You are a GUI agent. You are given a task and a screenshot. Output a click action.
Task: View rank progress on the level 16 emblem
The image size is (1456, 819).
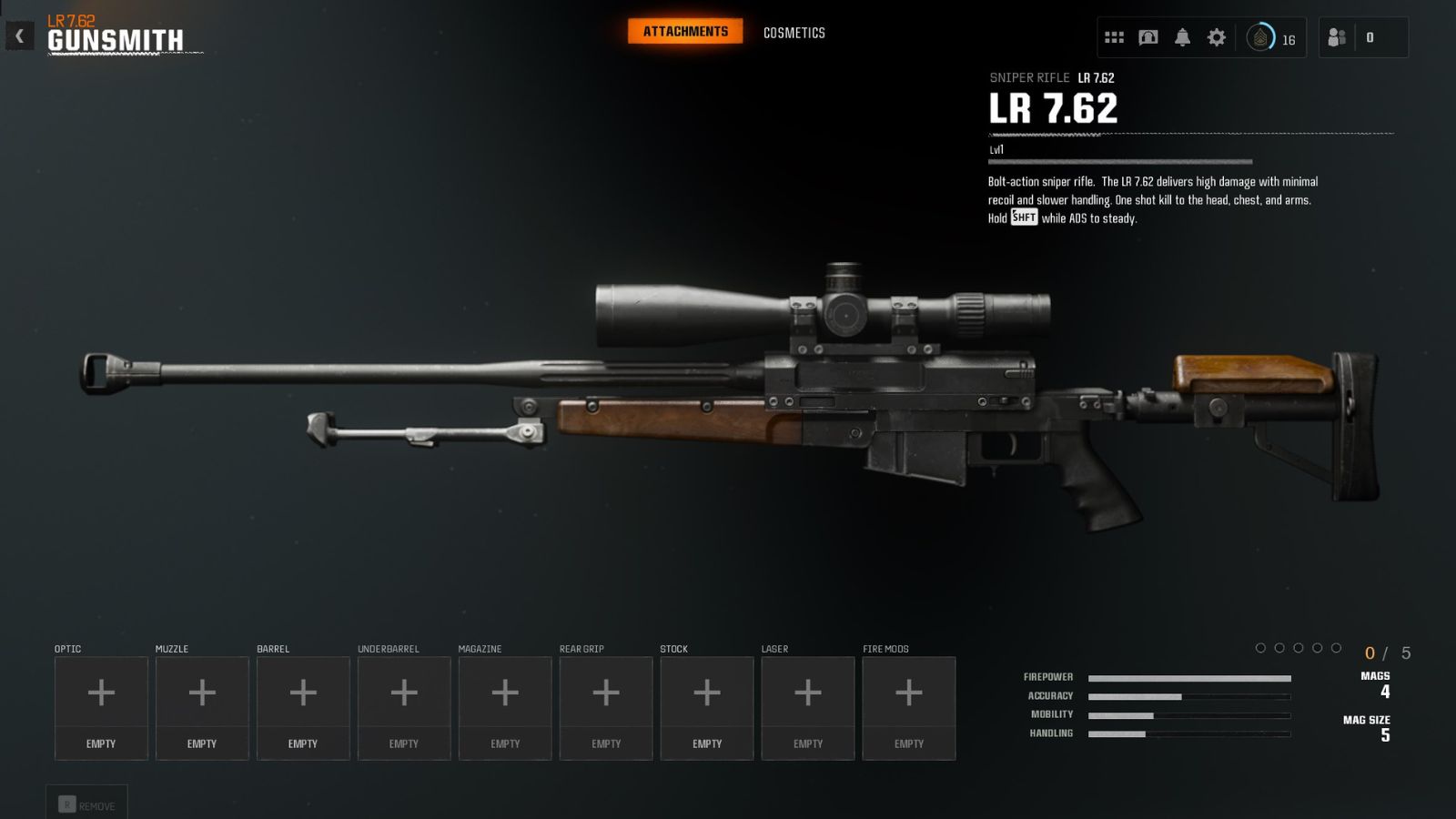(x=1260, y=37)
